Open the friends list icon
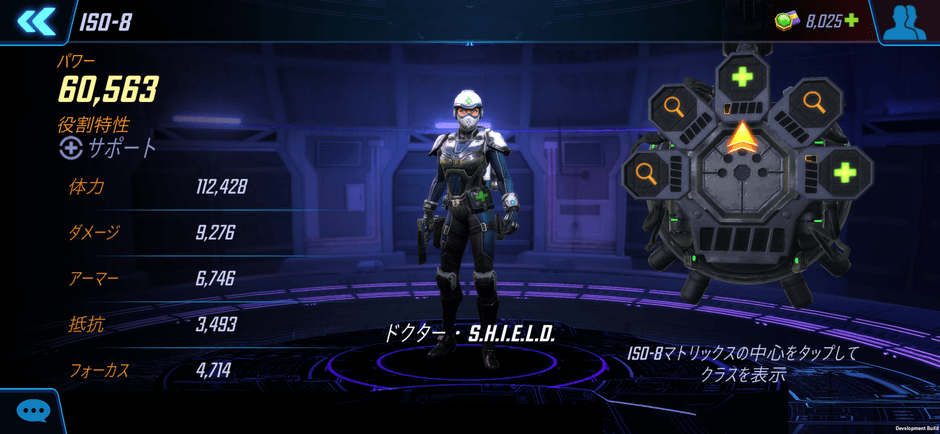 tap(904, 22)
